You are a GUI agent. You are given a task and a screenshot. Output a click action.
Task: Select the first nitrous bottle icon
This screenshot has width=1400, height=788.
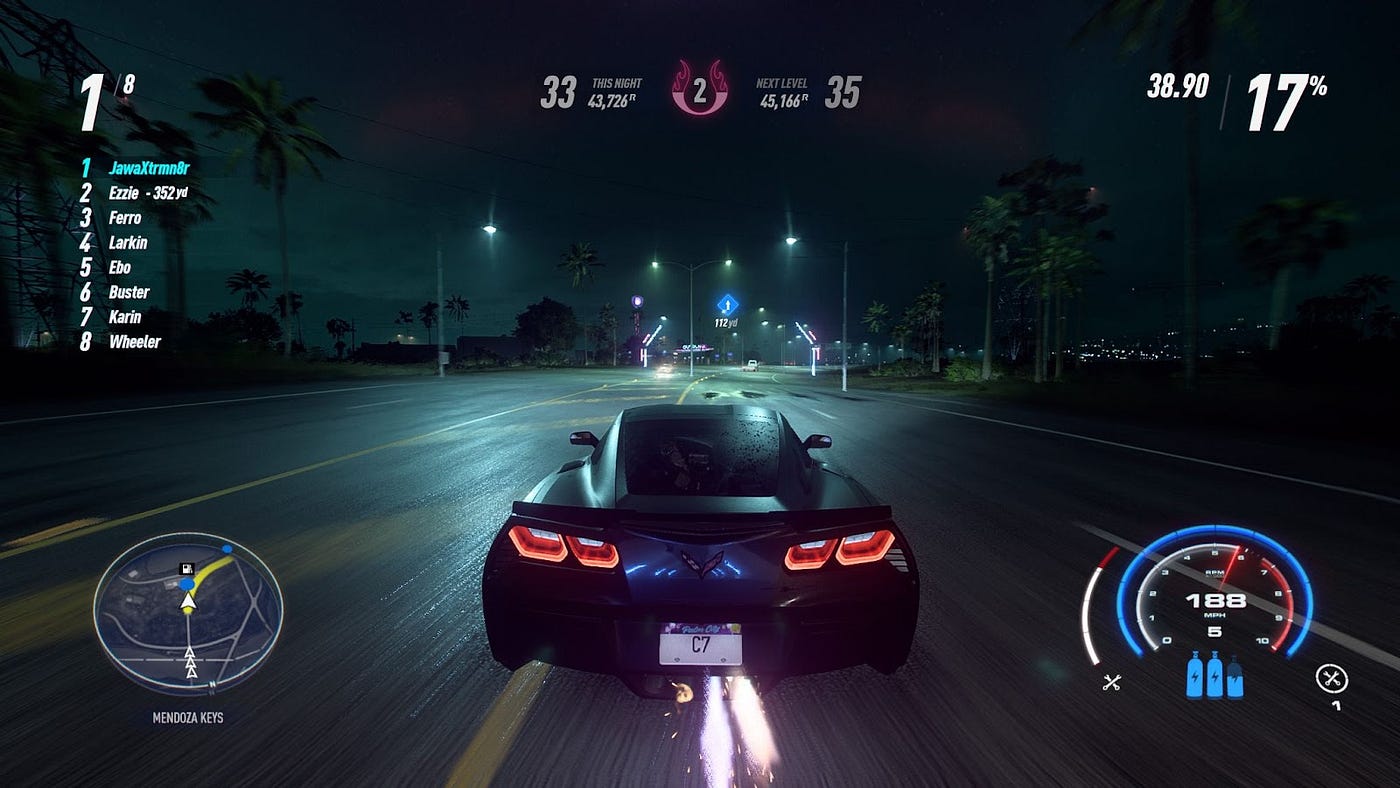pyautogui.click(x=1195, y=676)
